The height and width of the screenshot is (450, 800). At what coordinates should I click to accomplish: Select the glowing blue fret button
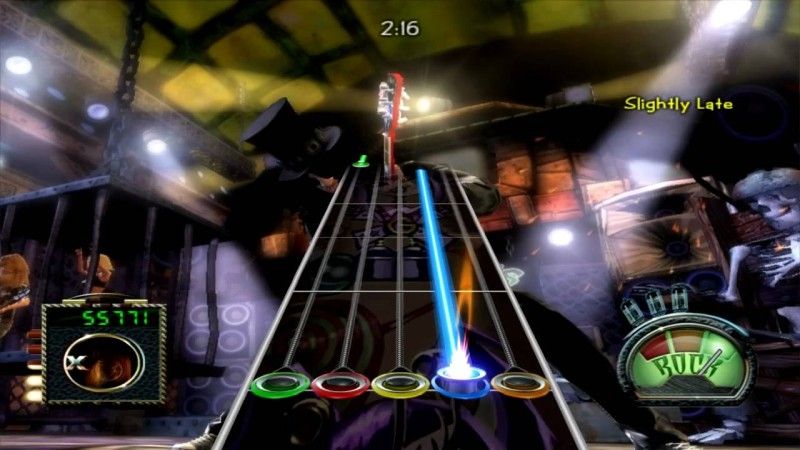click(460, 380)
